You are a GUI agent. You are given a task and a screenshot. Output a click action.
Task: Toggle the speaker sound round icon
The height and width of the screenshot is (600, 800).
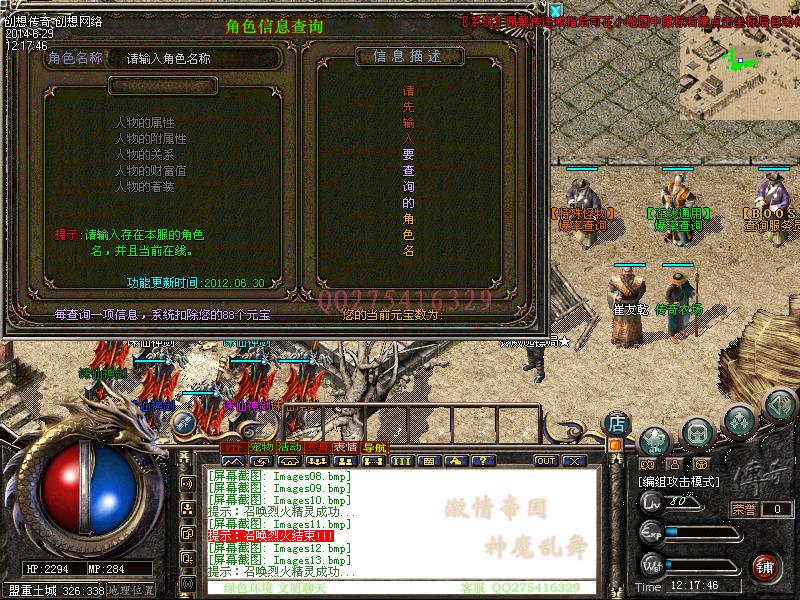pos(780,406)
